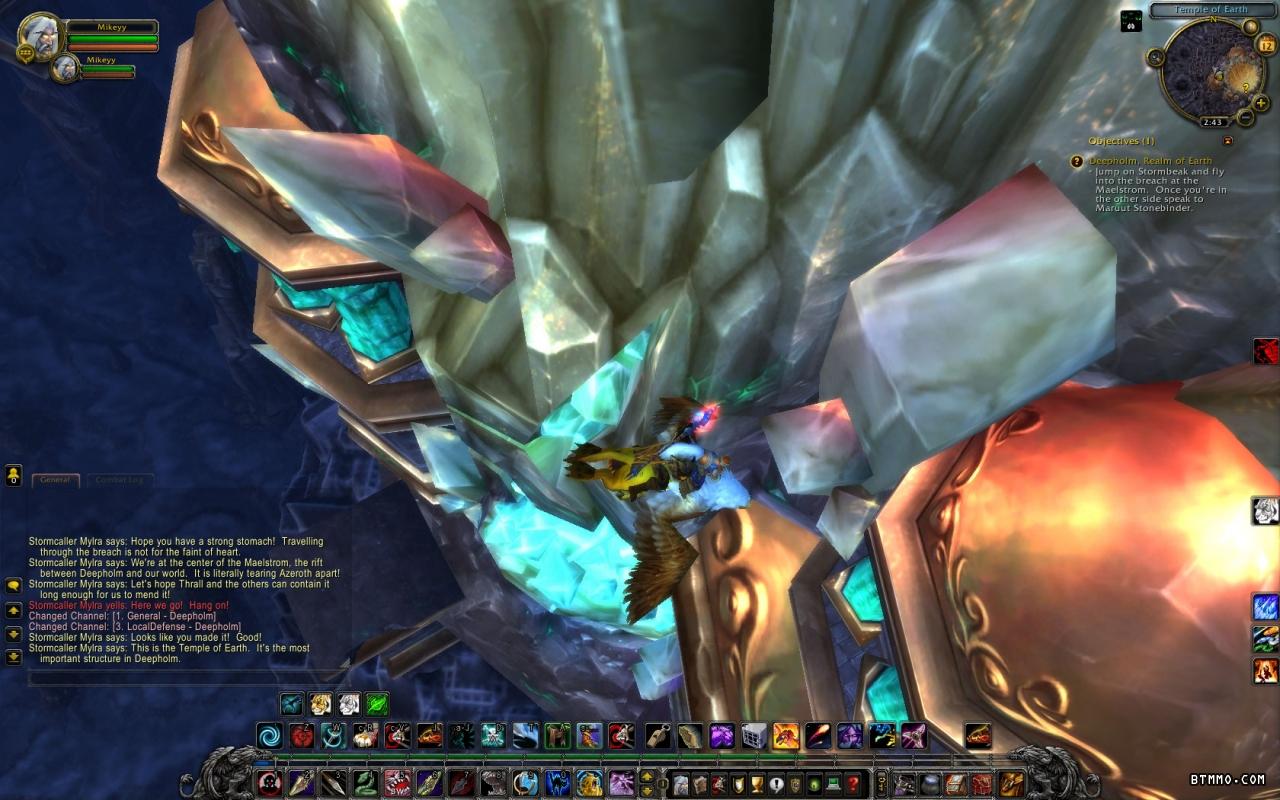Screen dimensions: 1280x800
Task: Switch to the General chat tab
Action: tap(56, 480)
